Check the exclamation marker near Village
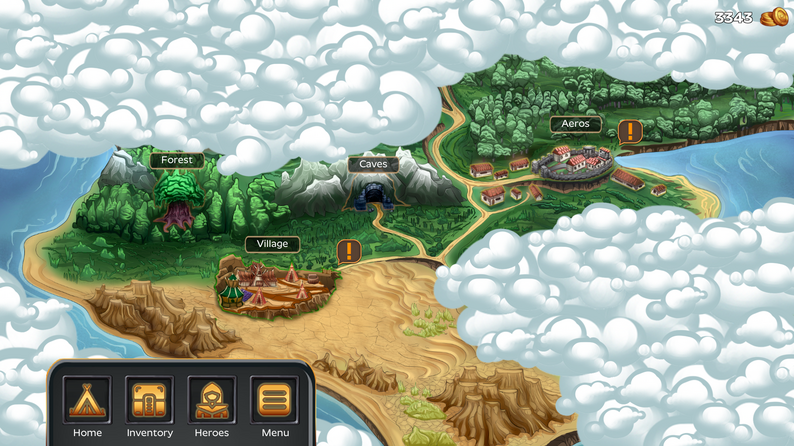Viewport: 794px width, 446px height. click(x=348, y=251)
